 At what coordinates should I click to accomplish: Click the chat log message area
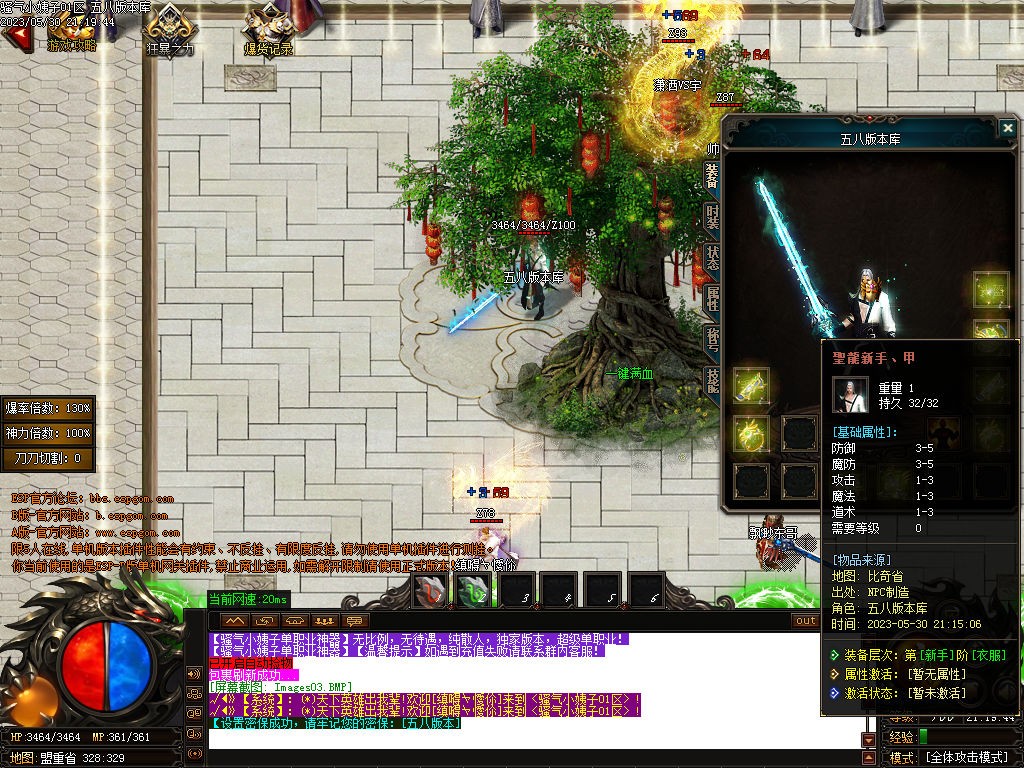(x=530, y=690)
